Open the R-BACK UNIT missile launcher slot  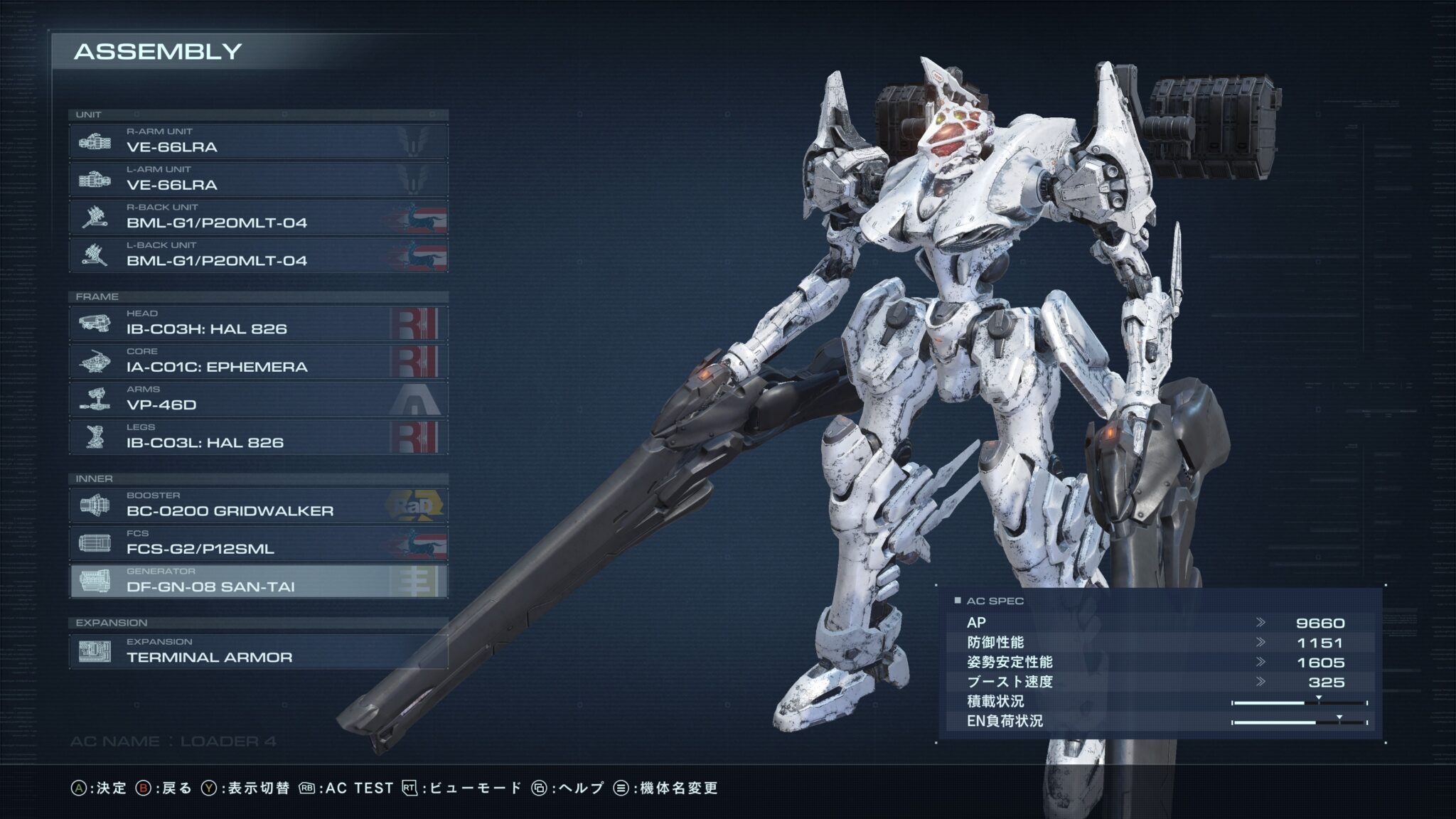point(258,217)
